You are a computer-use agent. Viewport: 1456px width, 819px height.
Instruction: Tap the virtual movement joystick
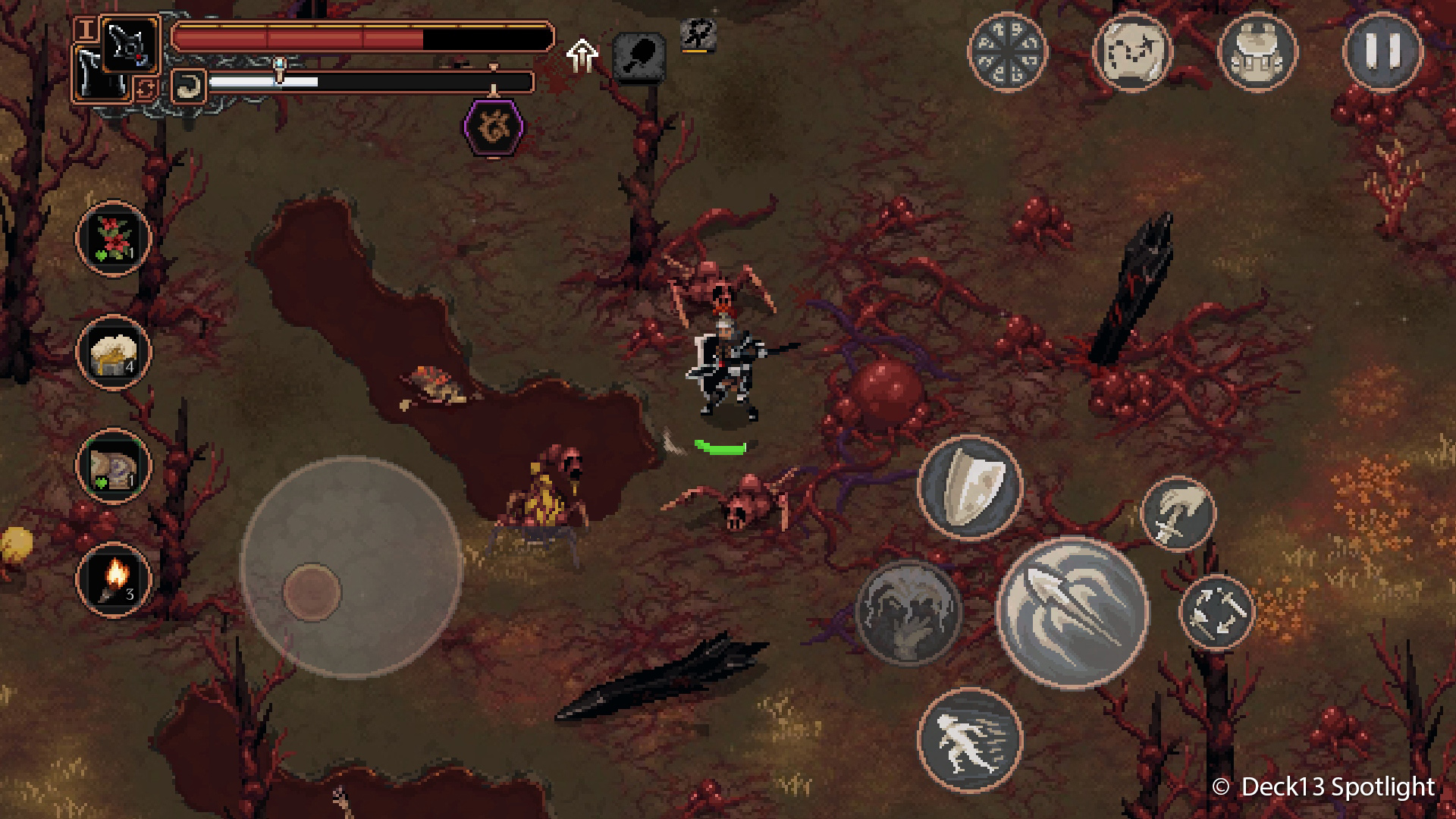pos(312,591)
